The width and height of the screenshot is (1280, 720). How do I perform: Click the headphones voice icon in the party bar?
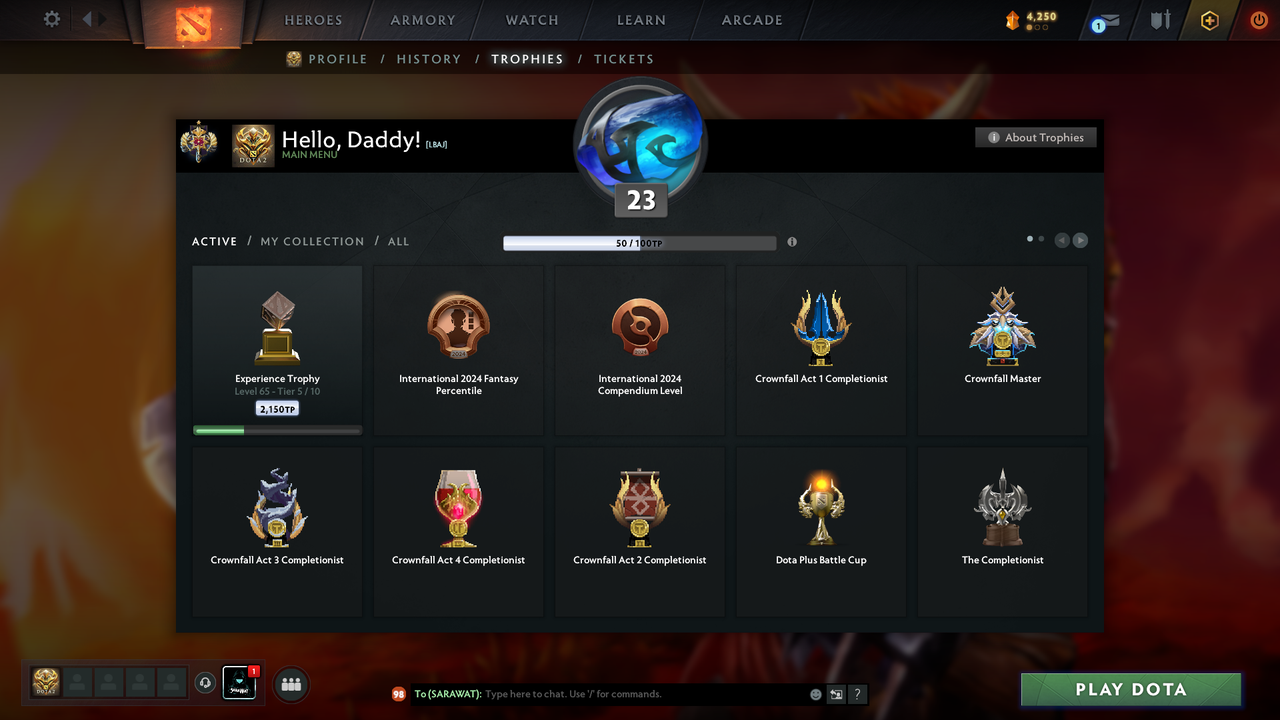(x=206, y=682)
